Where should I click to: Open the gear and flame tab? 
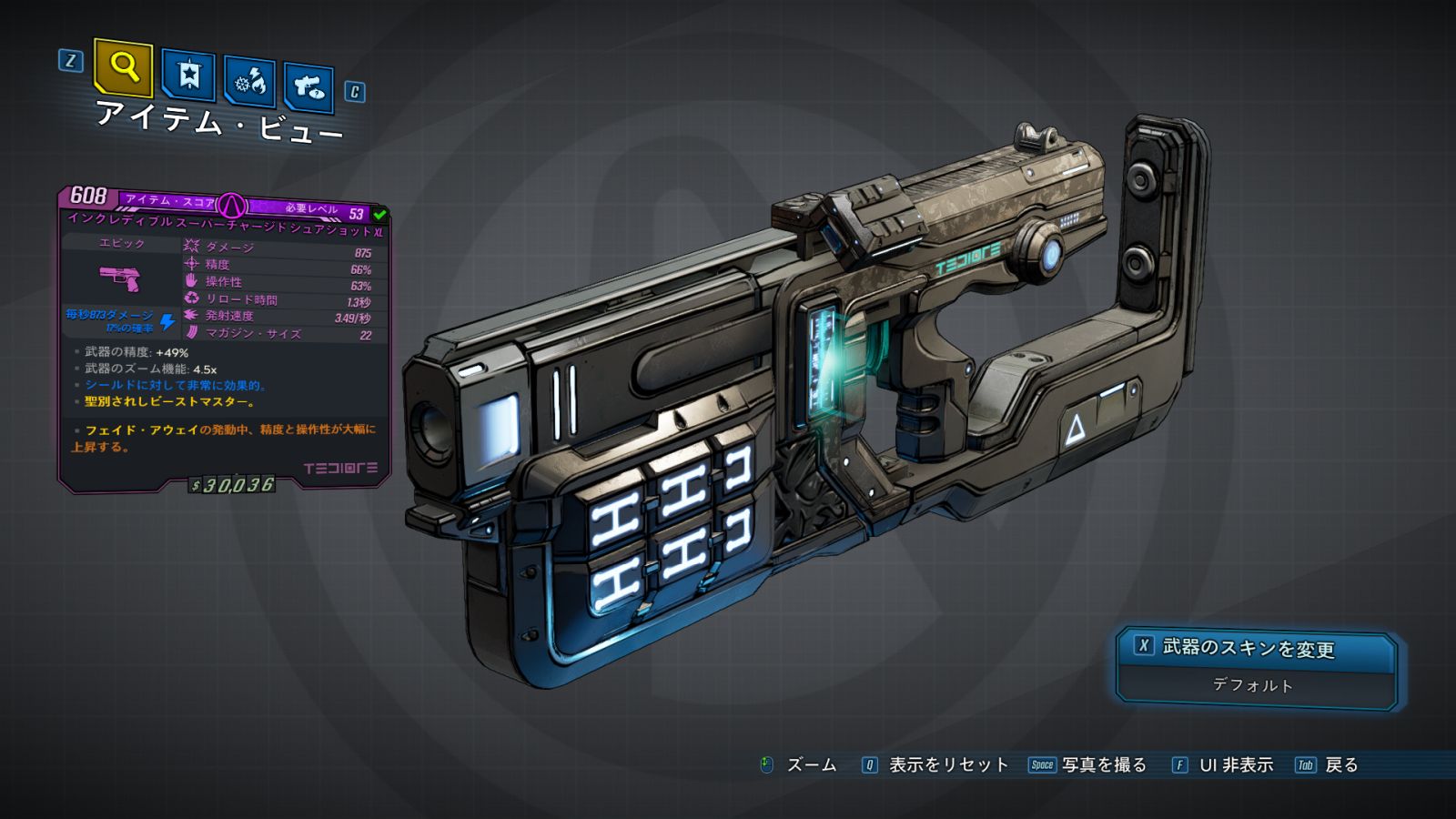click(250, 83)
